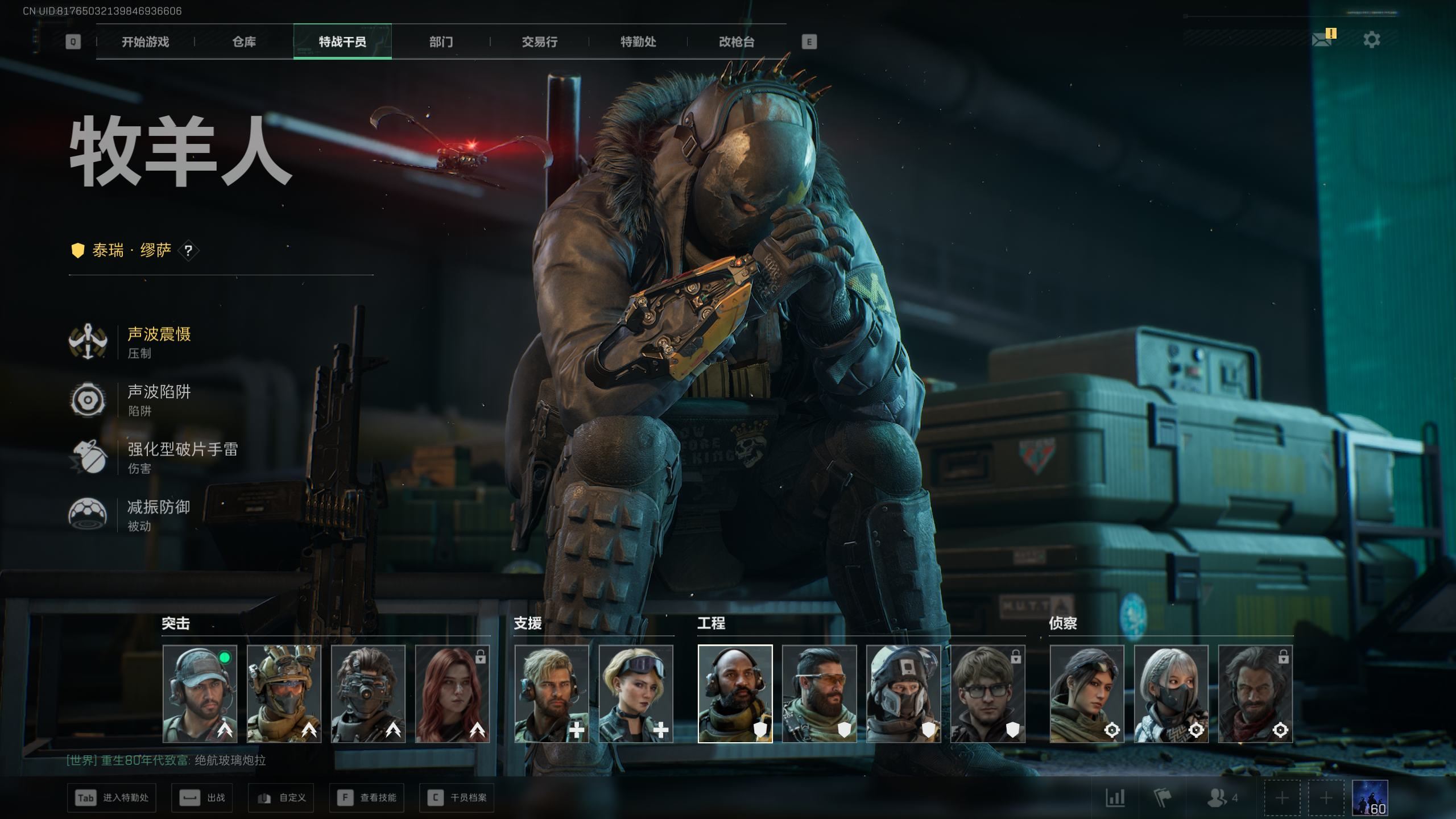Choose the locked red-haired assault operator
The height and width of the screenshot is (819, 1456).
click(x=452, y=693)
